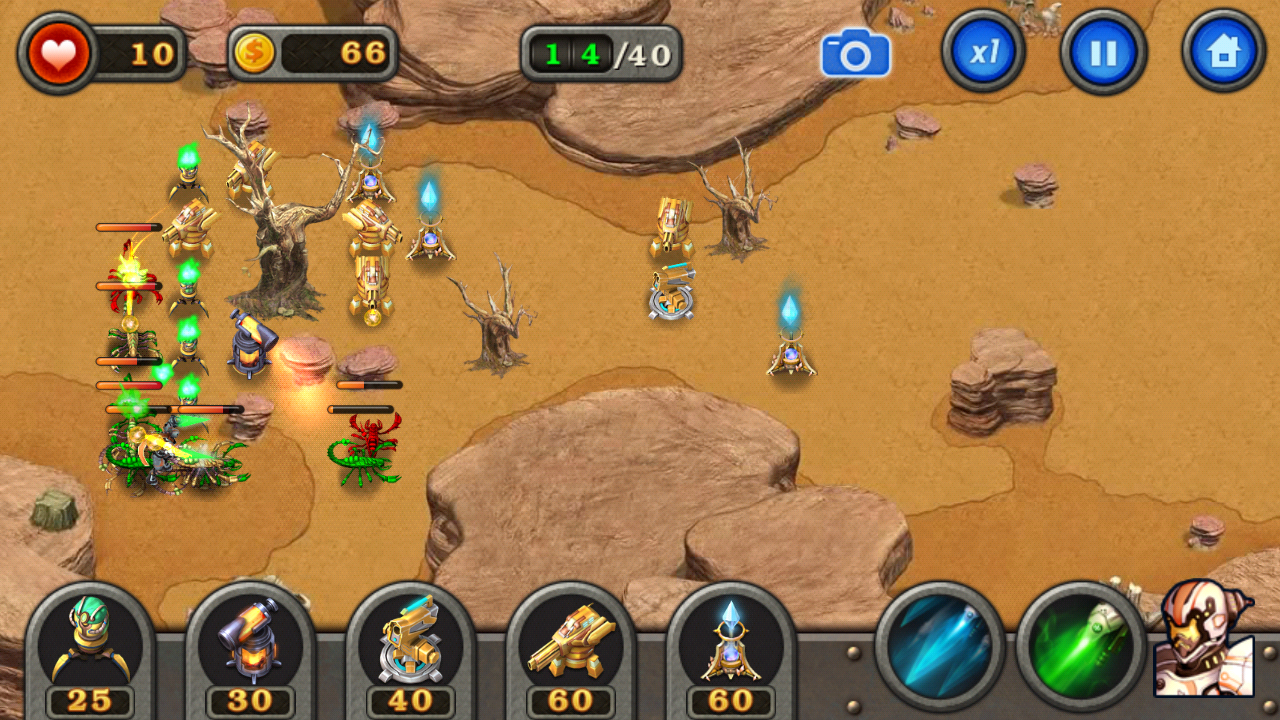The width and height of the screenshot is (1280, 720).
Task: Take a screenshot with the camera button
Action: 855,53
